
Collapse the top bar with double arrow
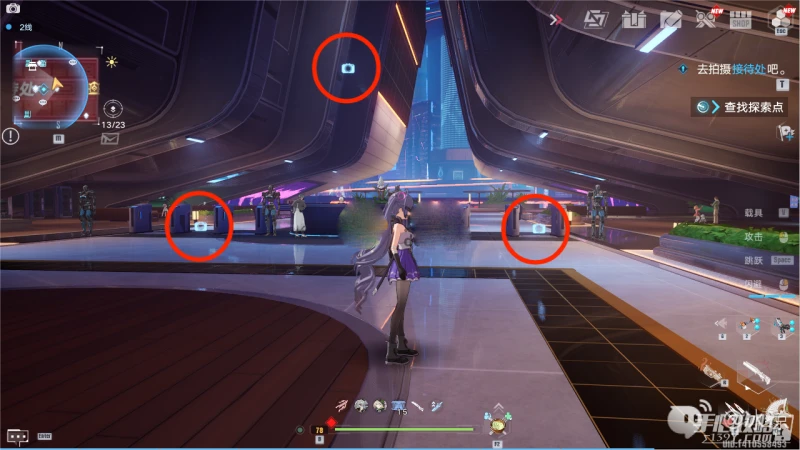(557, 19)
